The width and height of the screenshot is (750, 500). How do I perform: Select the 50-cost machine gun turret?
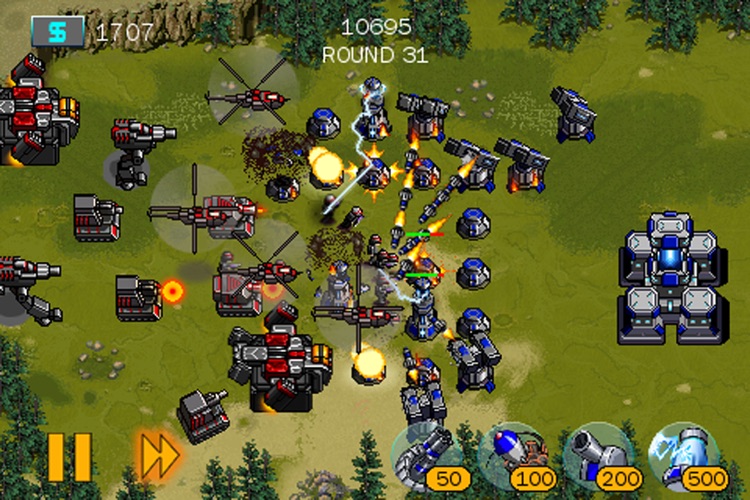429,457
